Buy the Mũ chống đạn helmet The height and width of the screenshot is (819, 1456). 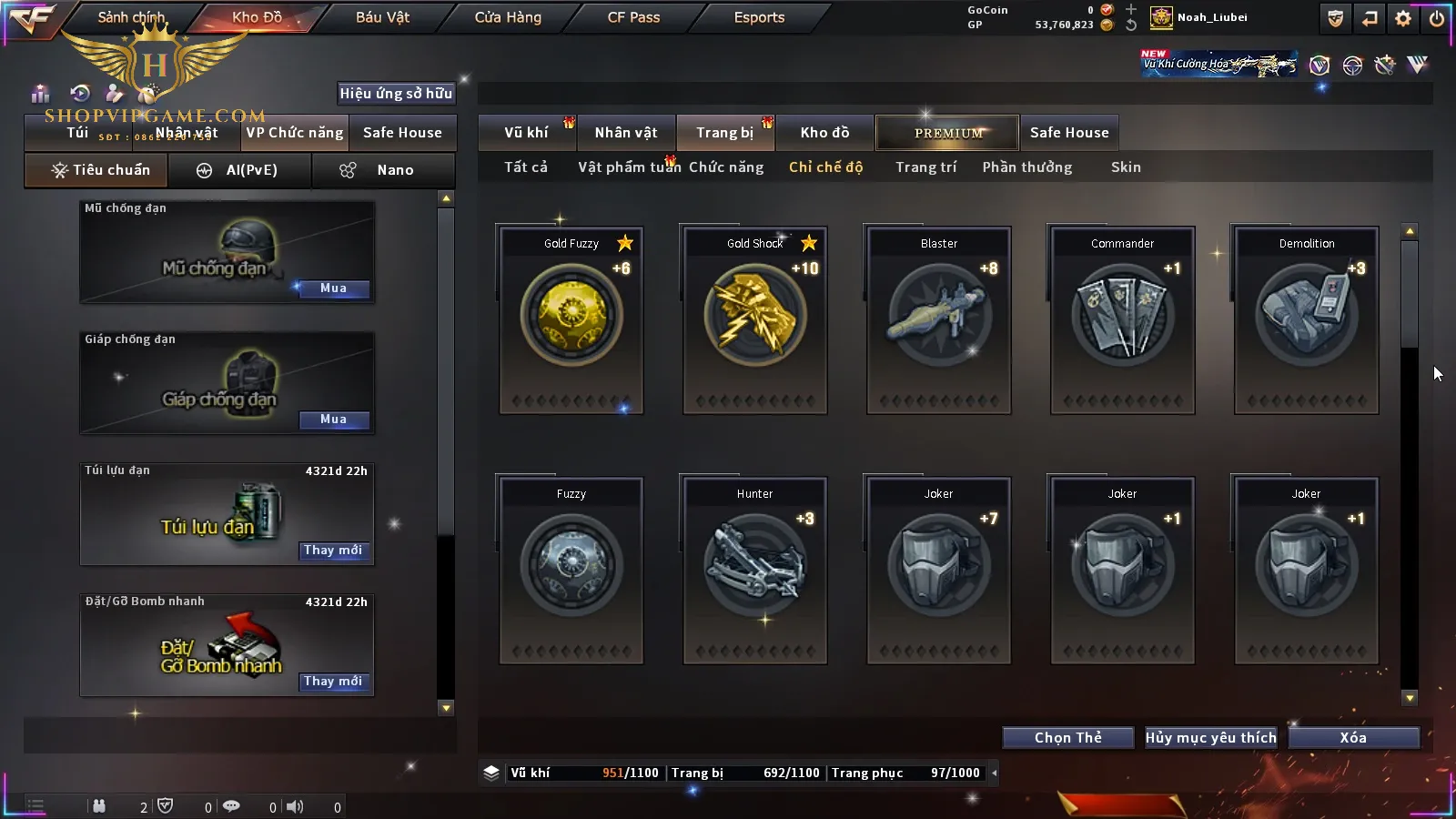(x=333, y=288)
